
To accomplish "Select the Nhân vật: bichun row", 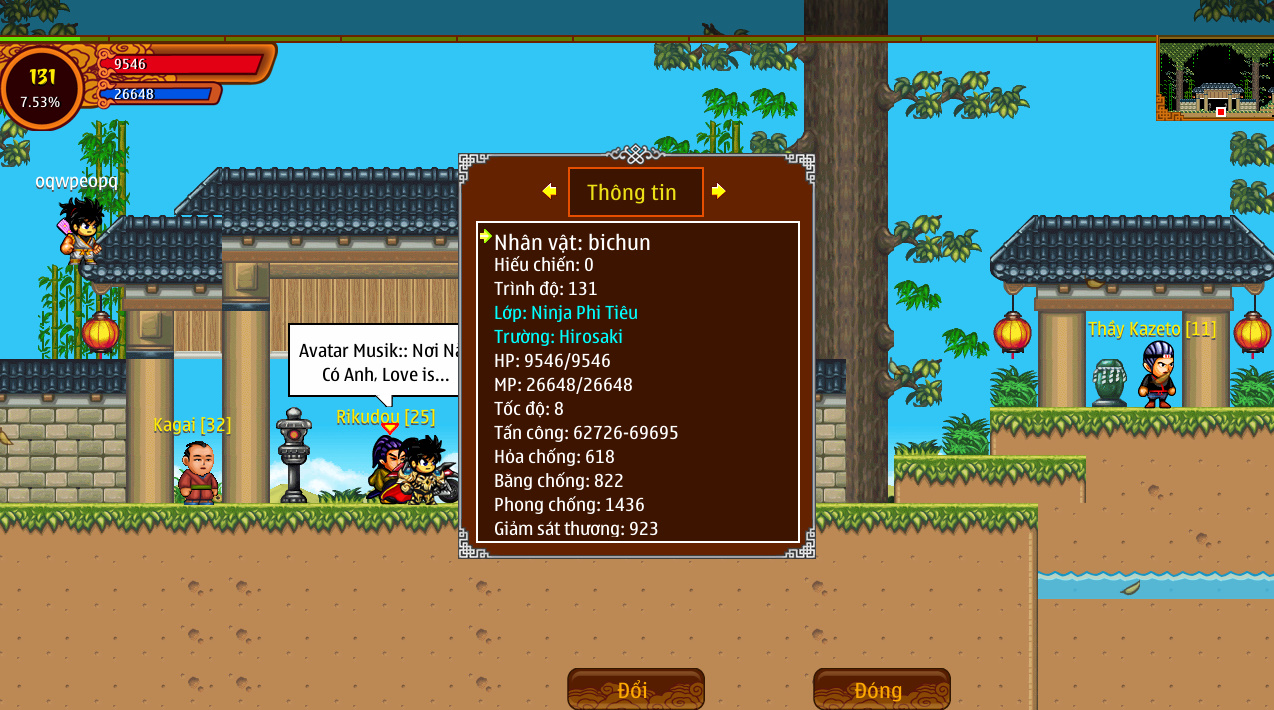I will tap(572, 242).
